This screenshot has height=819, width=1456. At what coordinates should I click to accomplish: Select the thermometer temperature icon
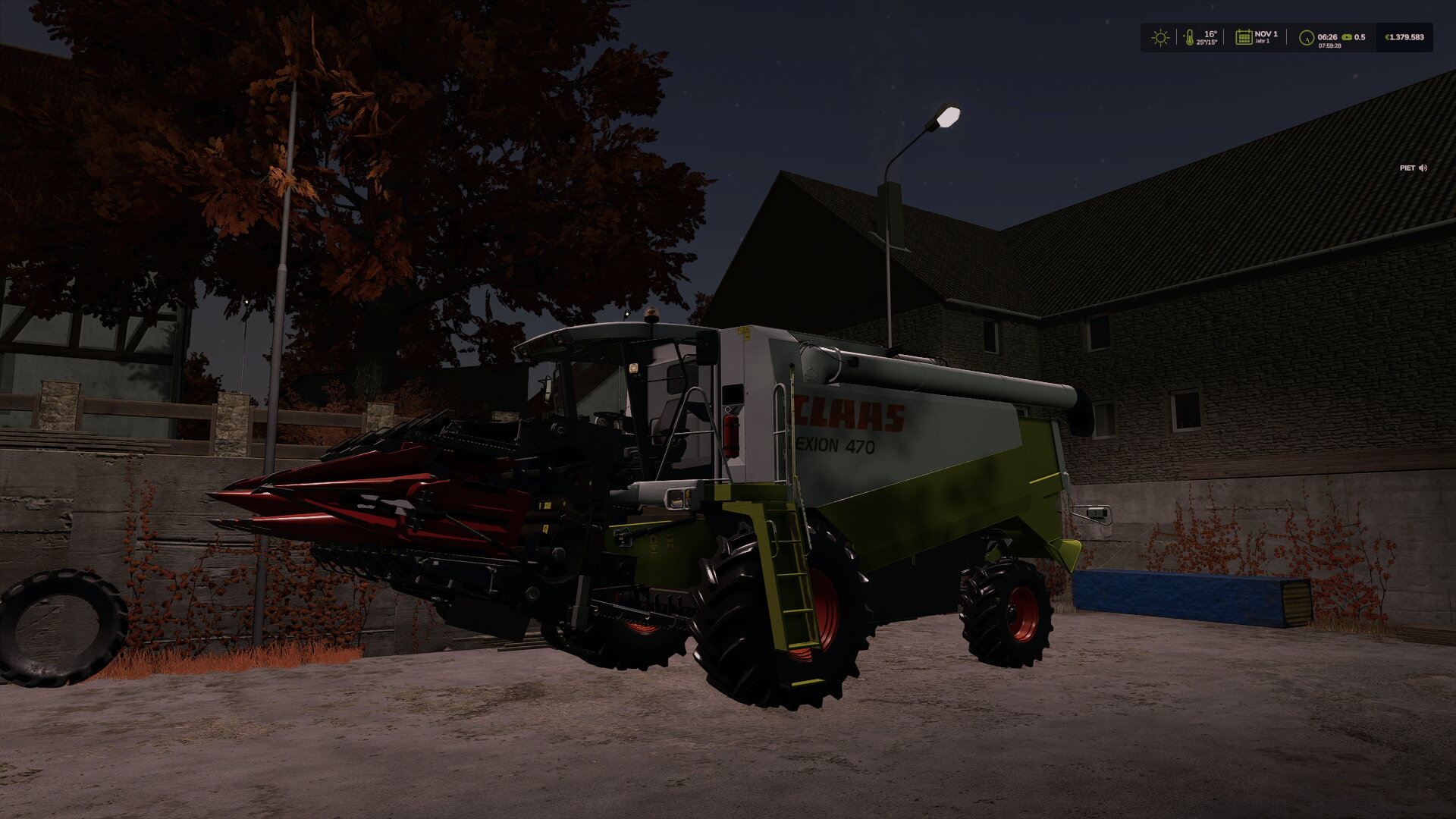click(1189, 37)
